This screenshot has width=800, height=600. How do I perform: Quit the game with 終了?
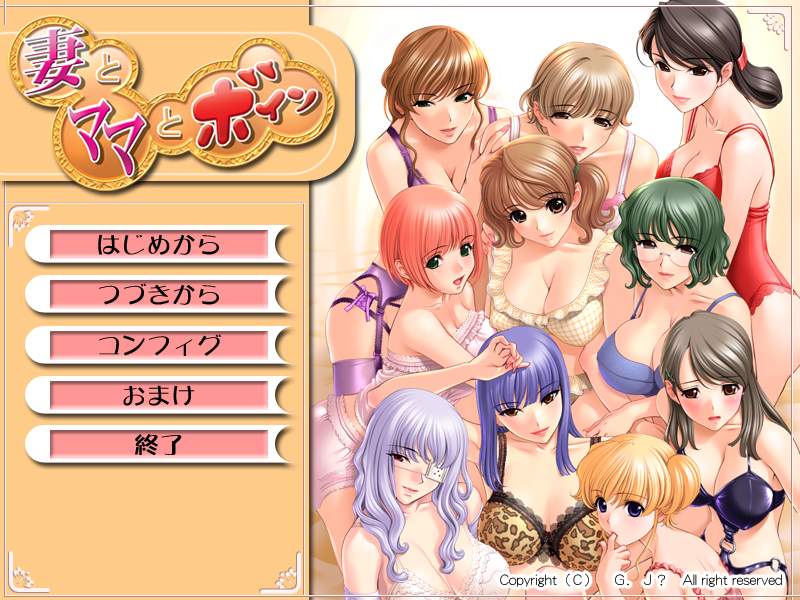[x=158, y=444]
